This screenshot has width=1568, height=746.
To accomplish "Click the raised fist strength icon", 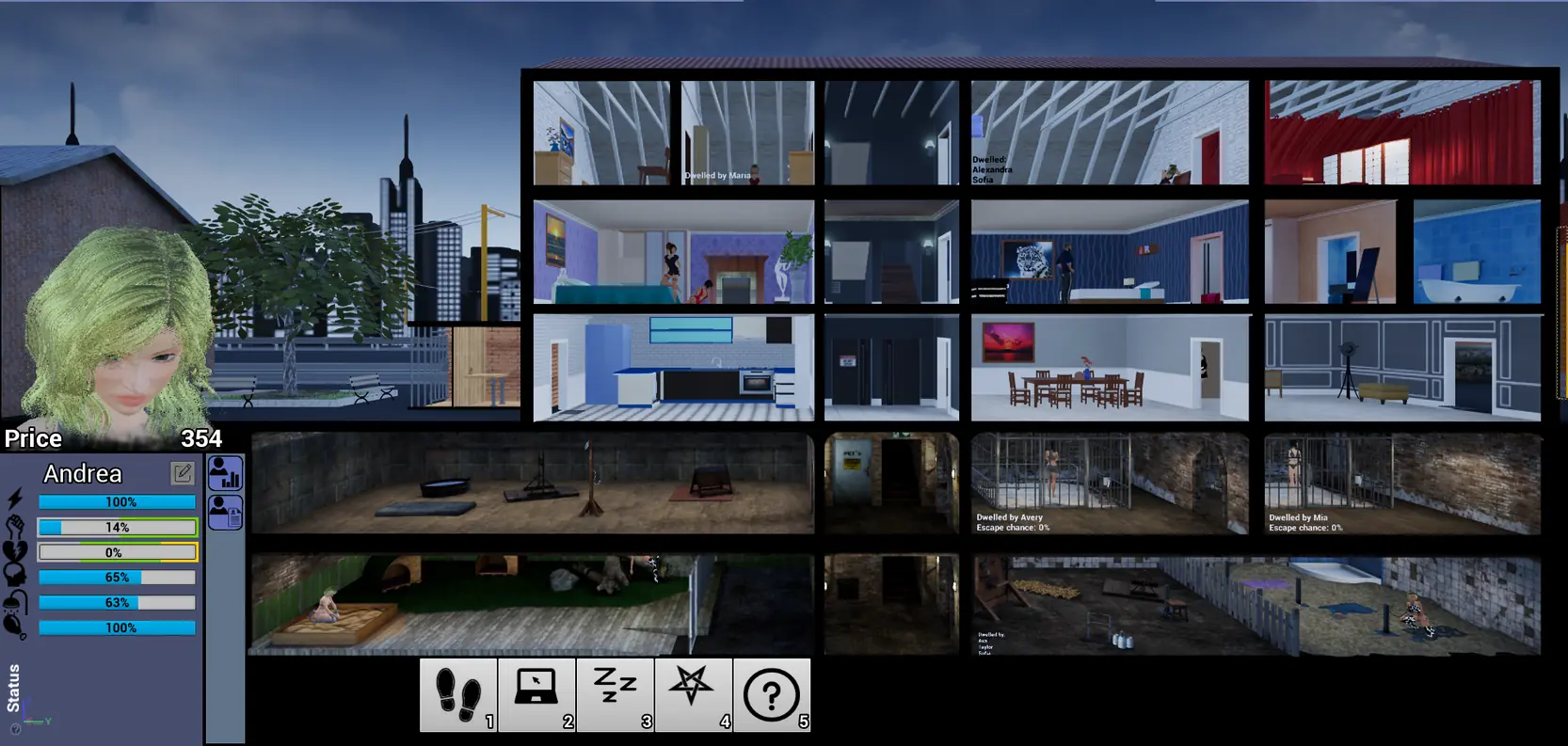I will click(x=14, y=526).
